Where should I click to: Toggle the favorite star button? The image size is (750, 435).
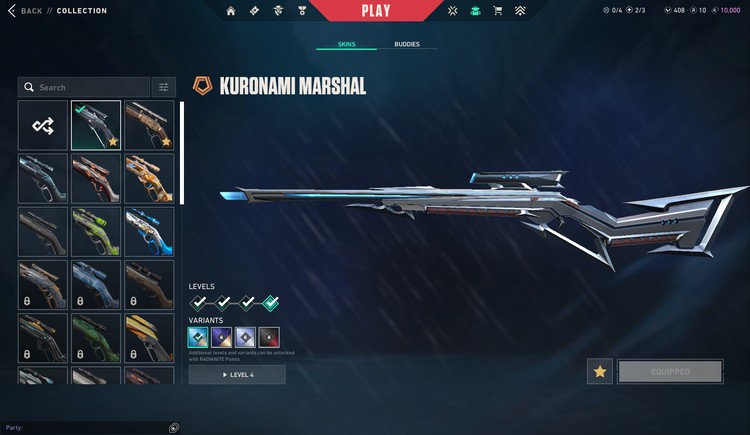[x=600, y=371]
